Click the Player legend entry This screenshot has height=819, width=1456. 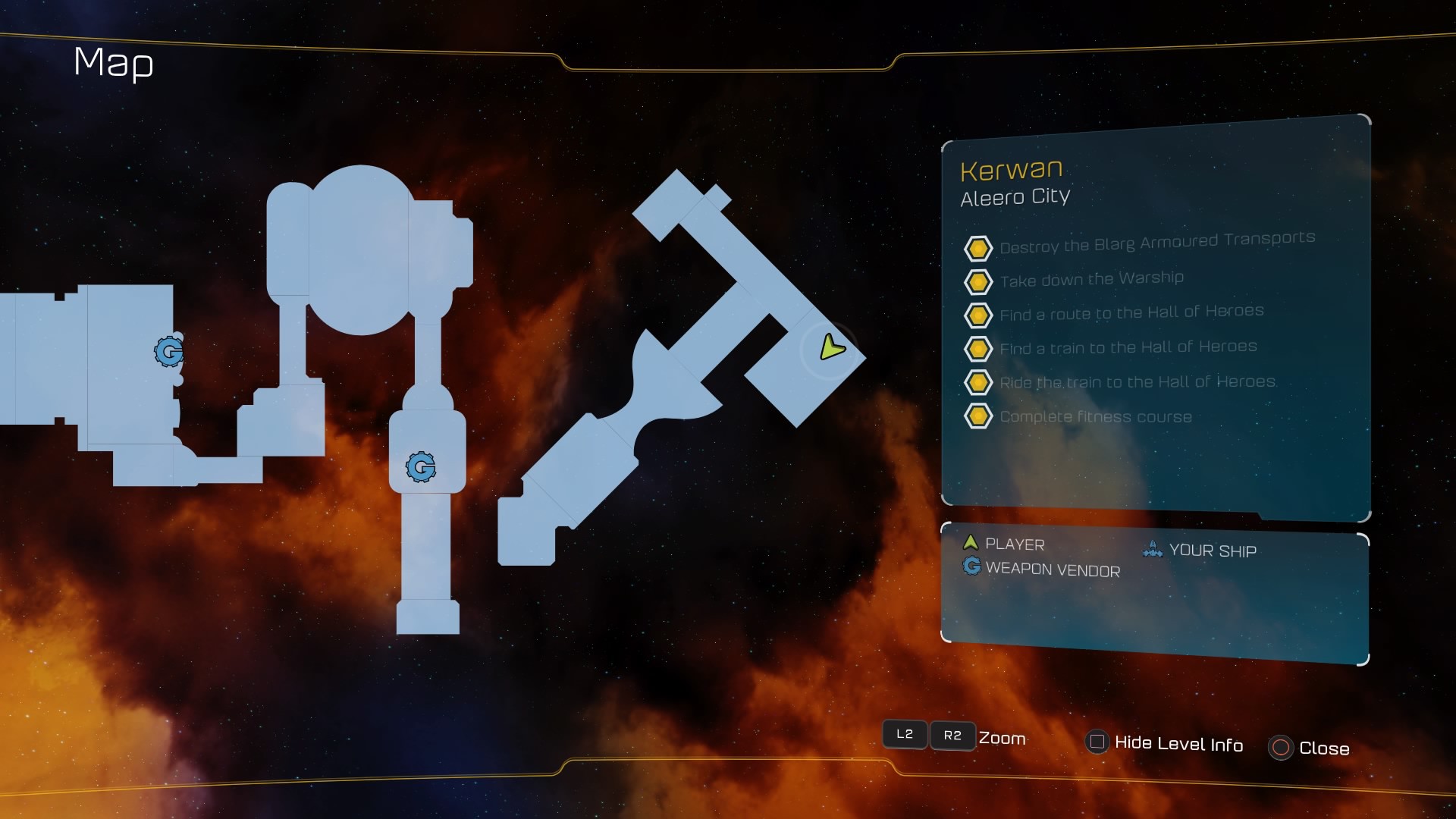point(1014,544)
